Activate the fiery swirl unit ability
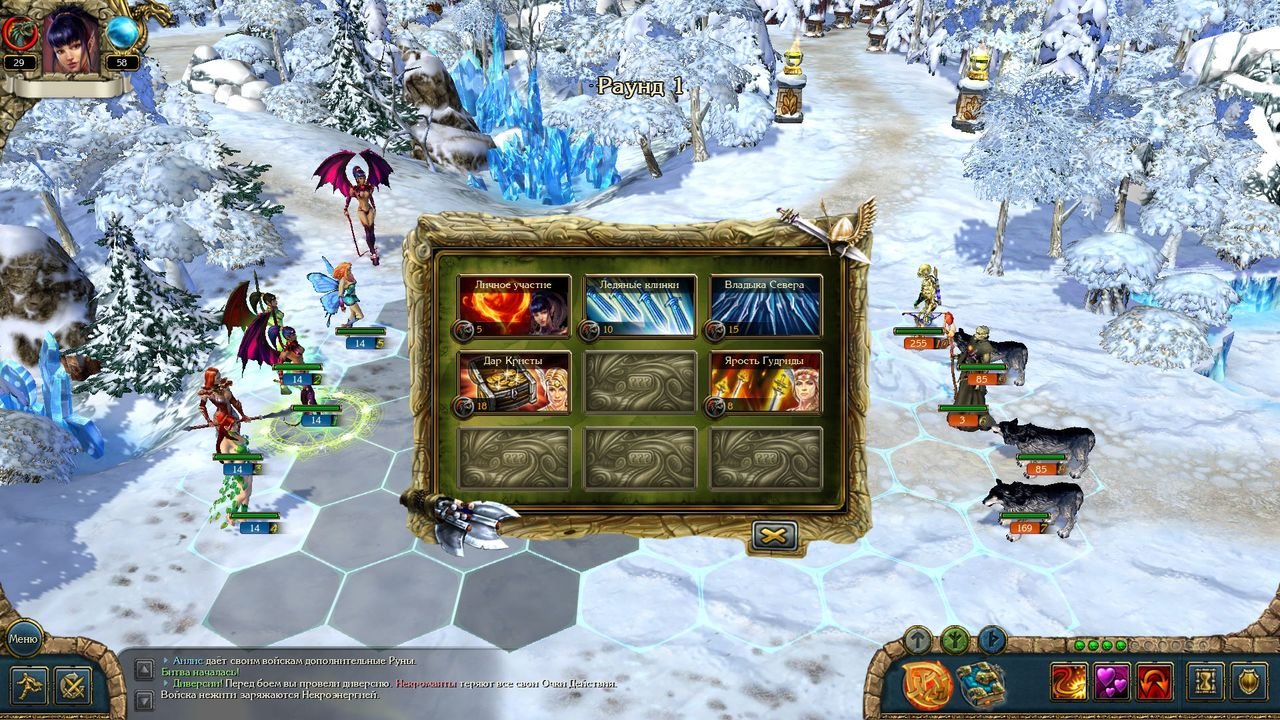 point(1068,682)
